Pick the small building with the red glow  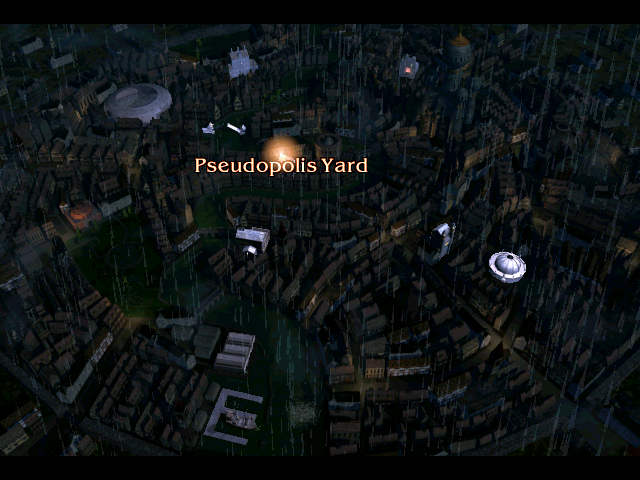pos(408,68)
